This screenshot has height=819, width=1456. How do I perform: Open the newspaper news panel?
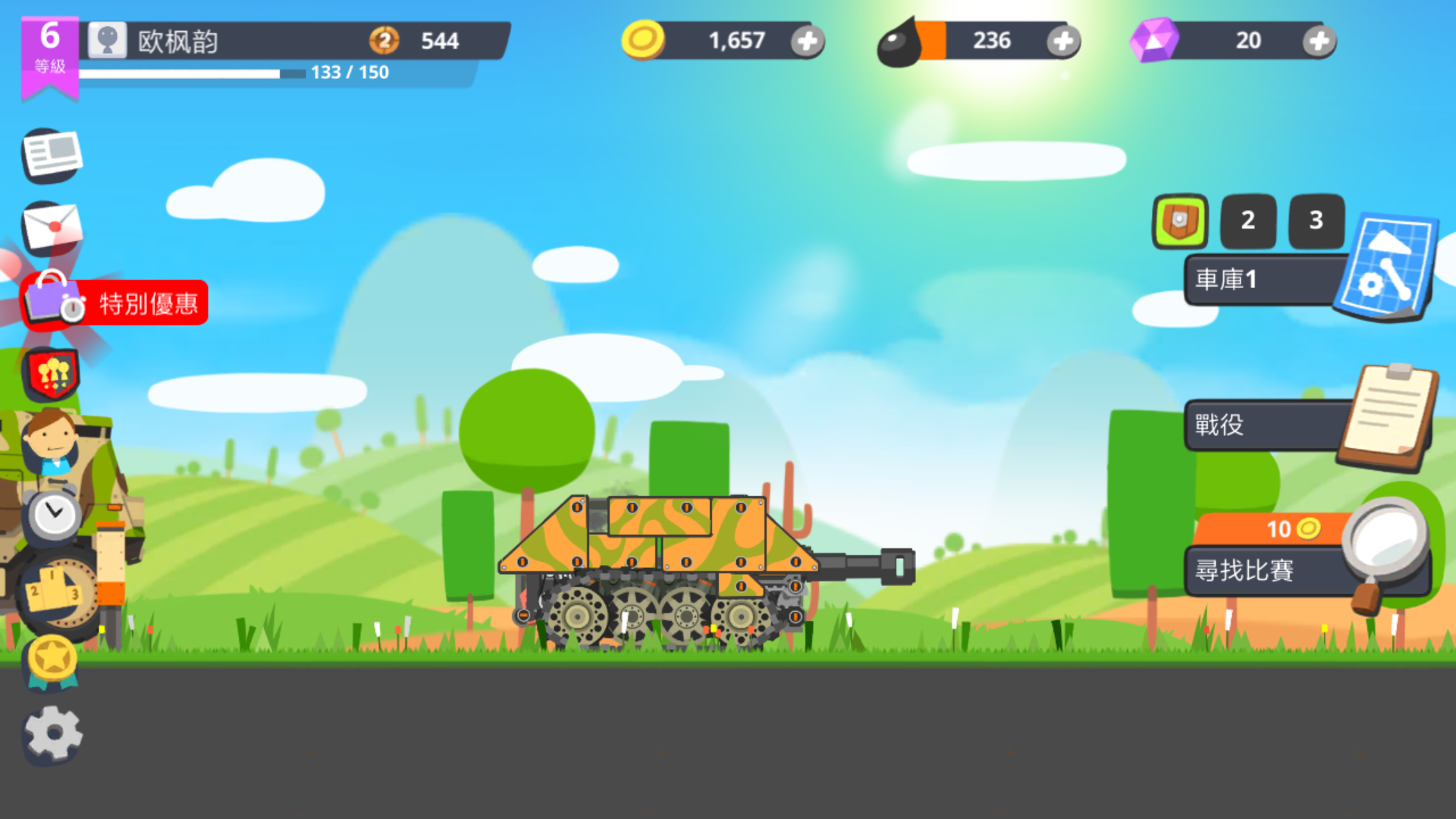tap(51, 155)
